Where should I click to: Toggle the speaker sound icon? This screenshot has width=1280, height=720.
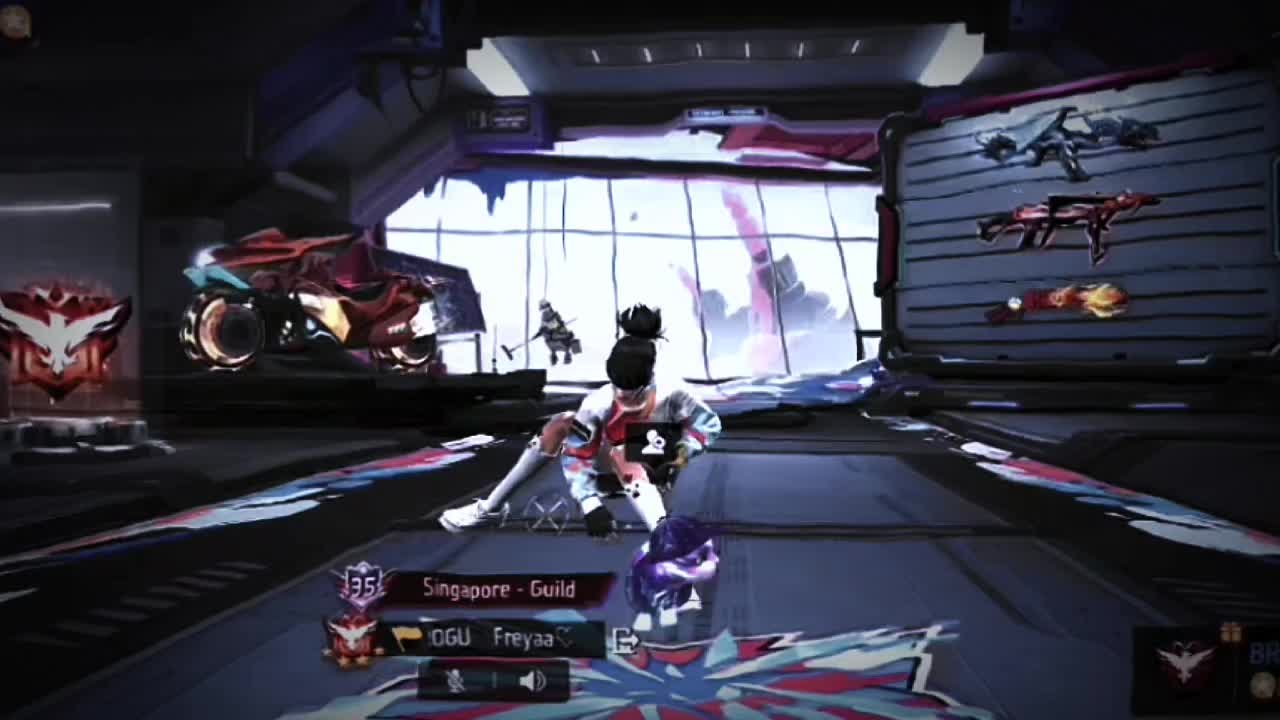point(532,681)
